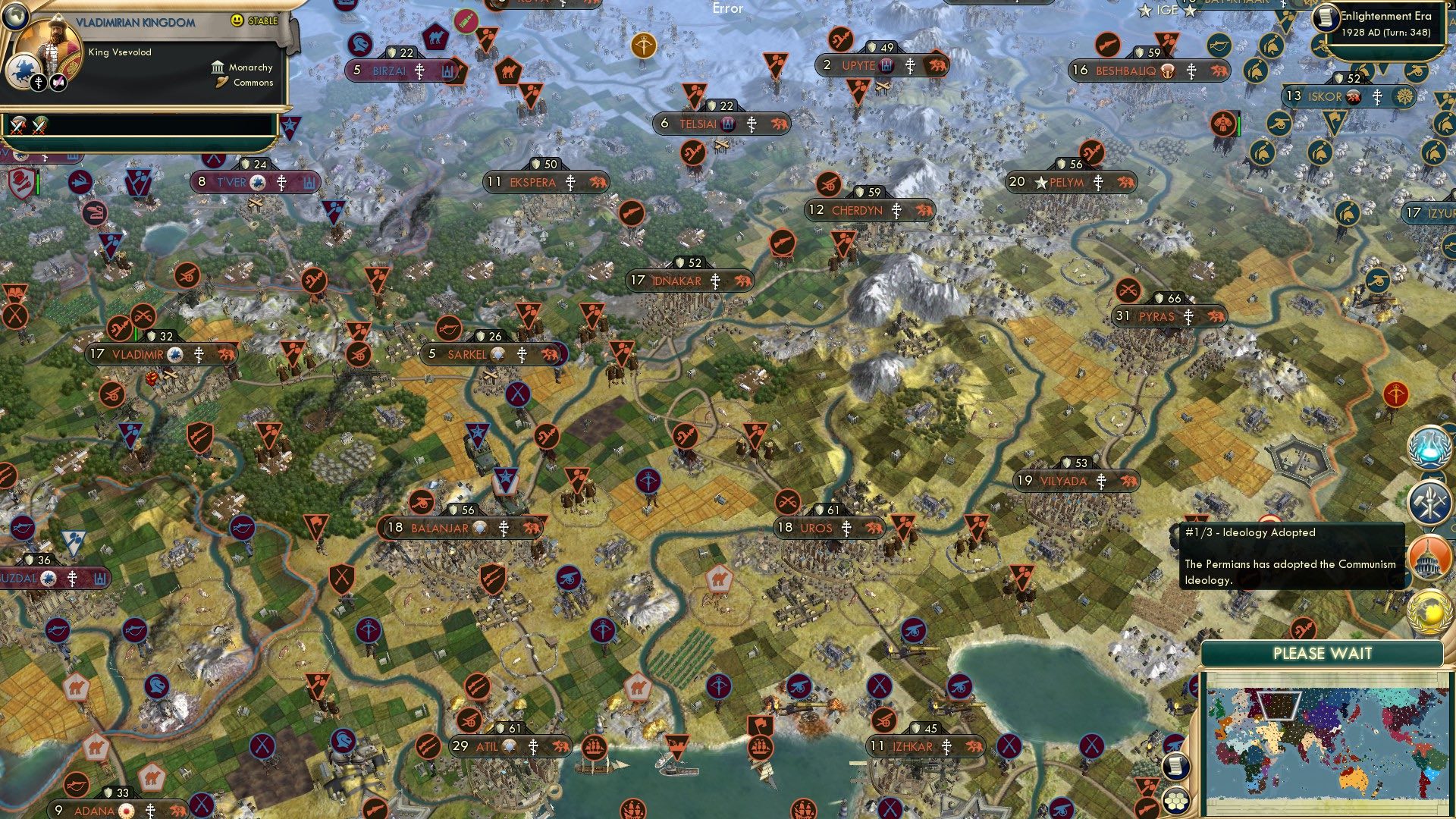Click the STABLE happiness smiley icon
Viewport: 1456px width, 819px height.
pyautogui.click(x=238, y=21)
